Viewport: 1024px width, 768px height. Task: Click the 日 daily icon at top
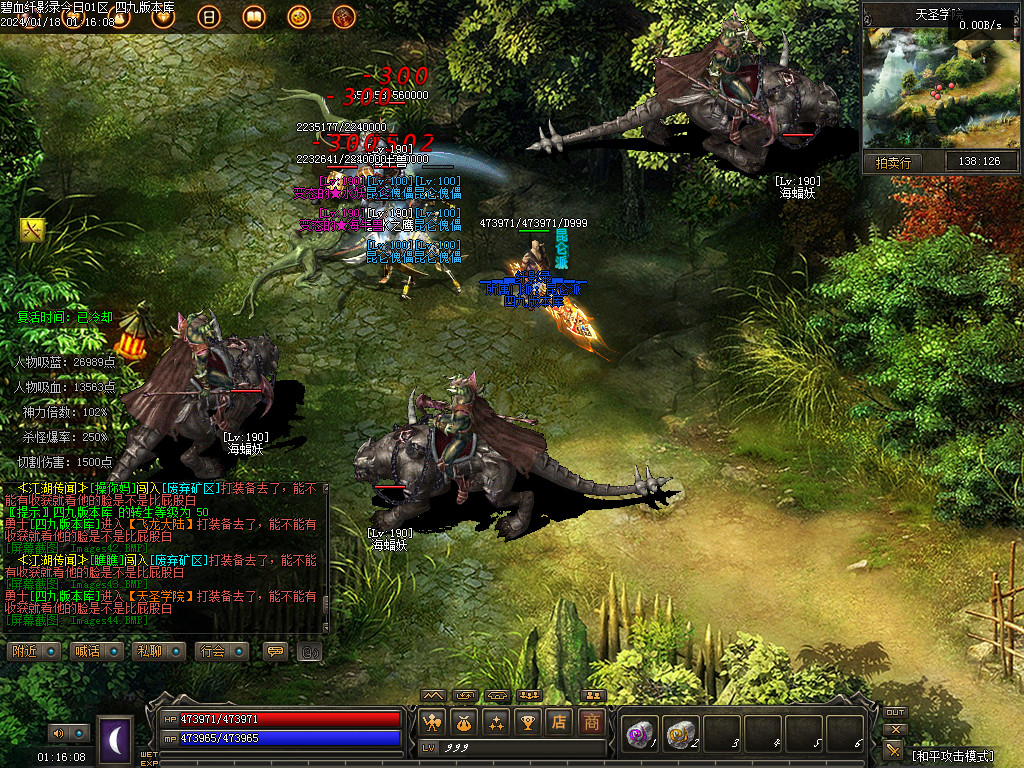[209, 16]
